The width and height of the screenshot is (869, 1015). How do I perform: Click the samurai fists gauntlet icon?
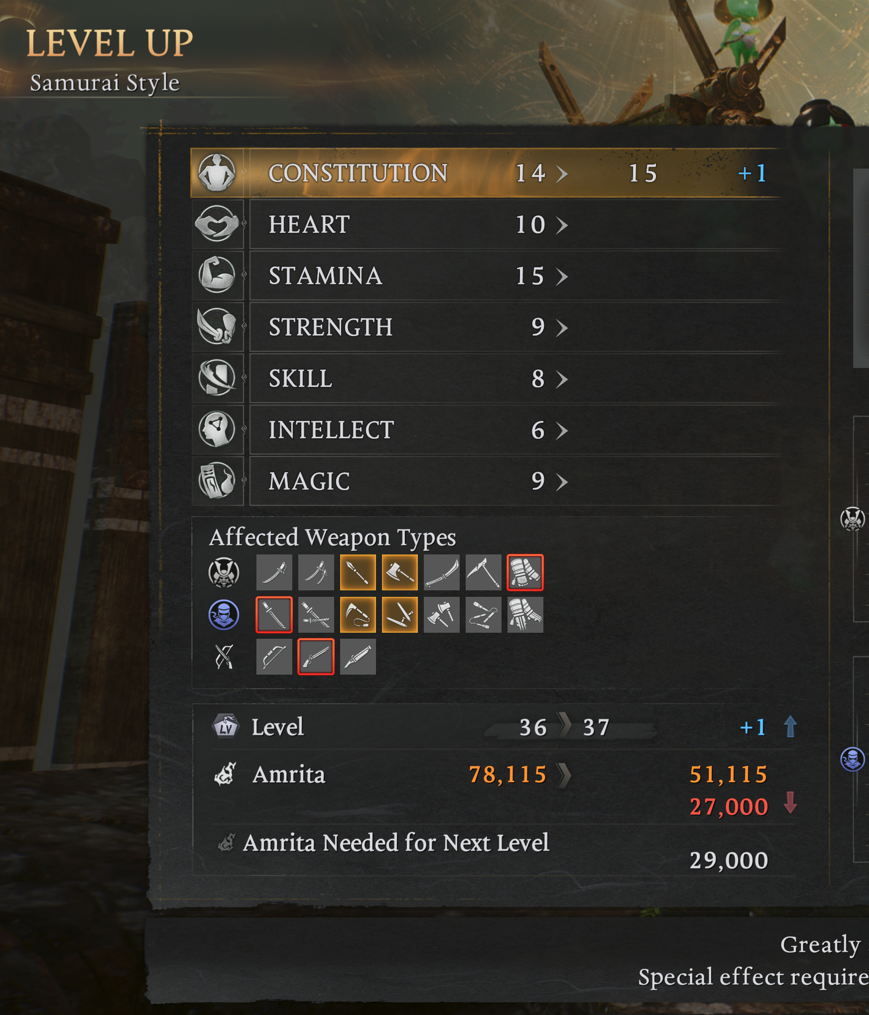(x=525, y=573)
